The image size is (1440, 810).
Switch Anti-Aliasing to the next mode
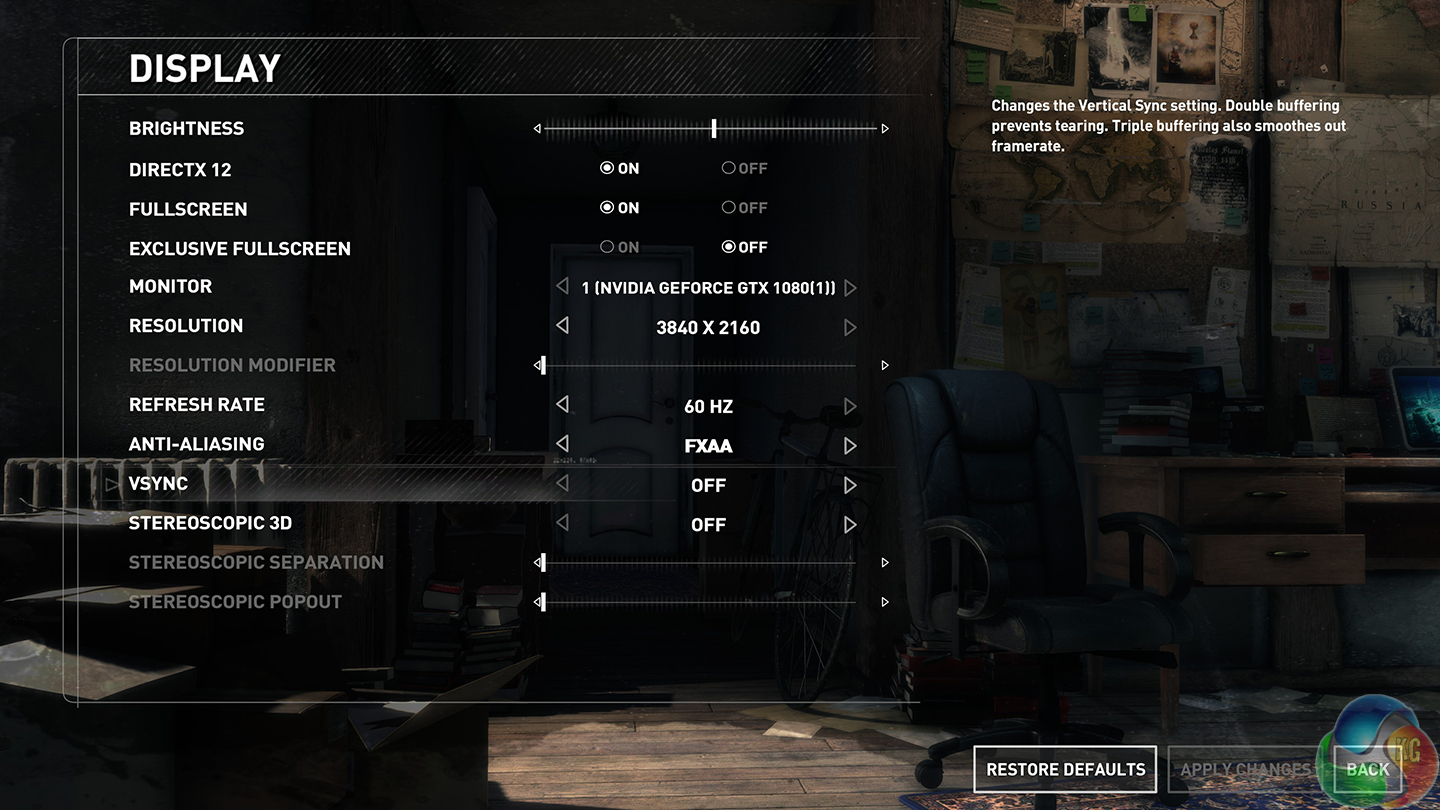tap(850, 445)
